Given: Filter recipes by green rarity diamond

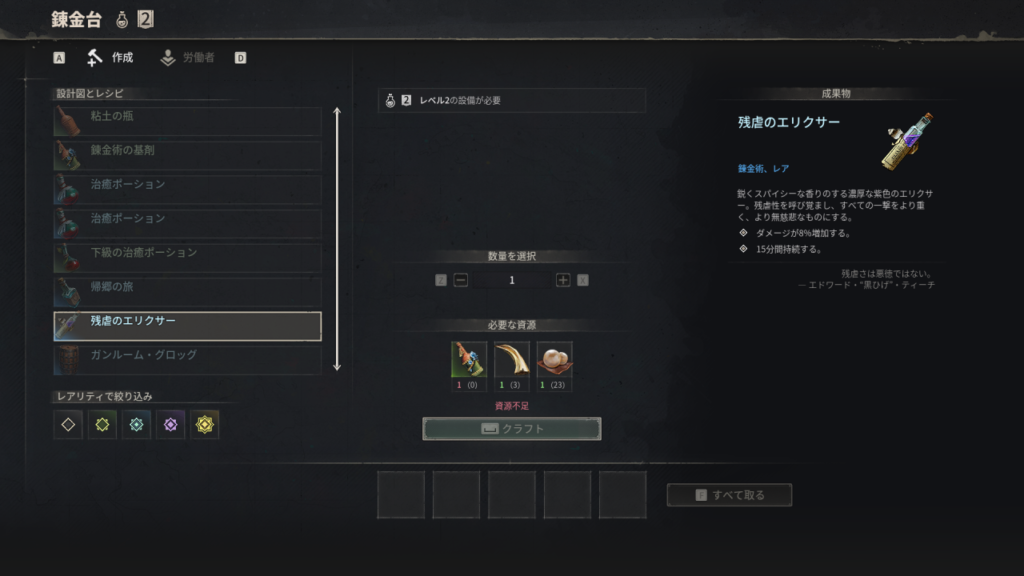Looking at the screenshot, I should (102, 425).
